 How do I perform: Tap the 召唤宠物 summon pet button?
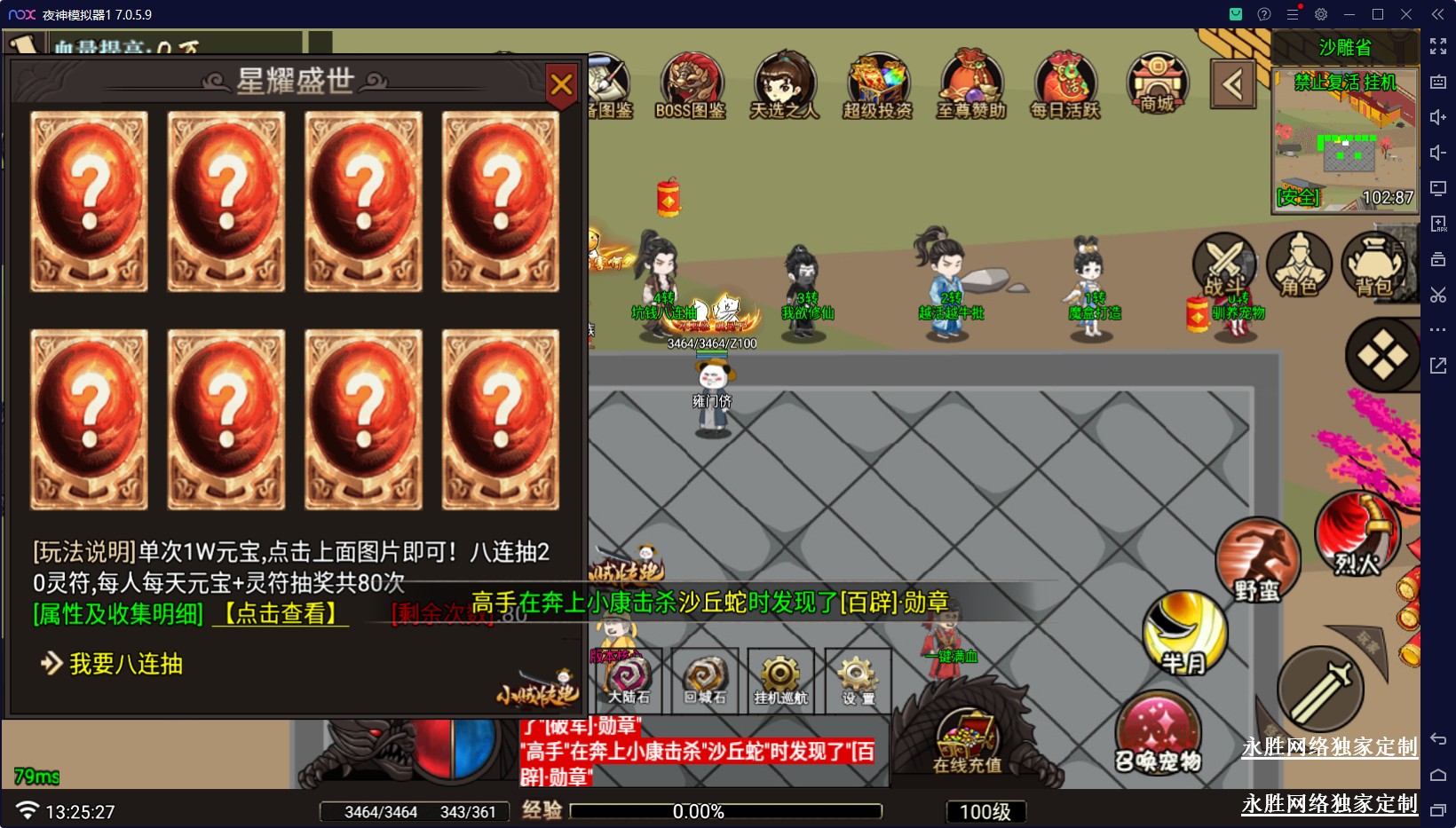click(x=1158, y=734)
